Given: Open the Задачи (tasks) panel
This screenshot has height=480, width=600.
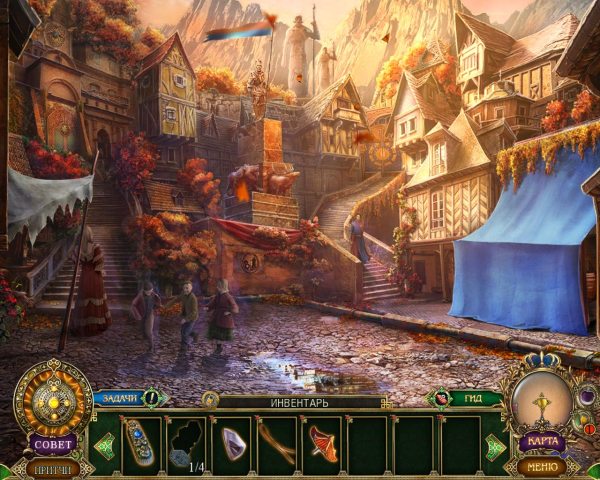Looking at the screenshot, I should click(120, 398).
